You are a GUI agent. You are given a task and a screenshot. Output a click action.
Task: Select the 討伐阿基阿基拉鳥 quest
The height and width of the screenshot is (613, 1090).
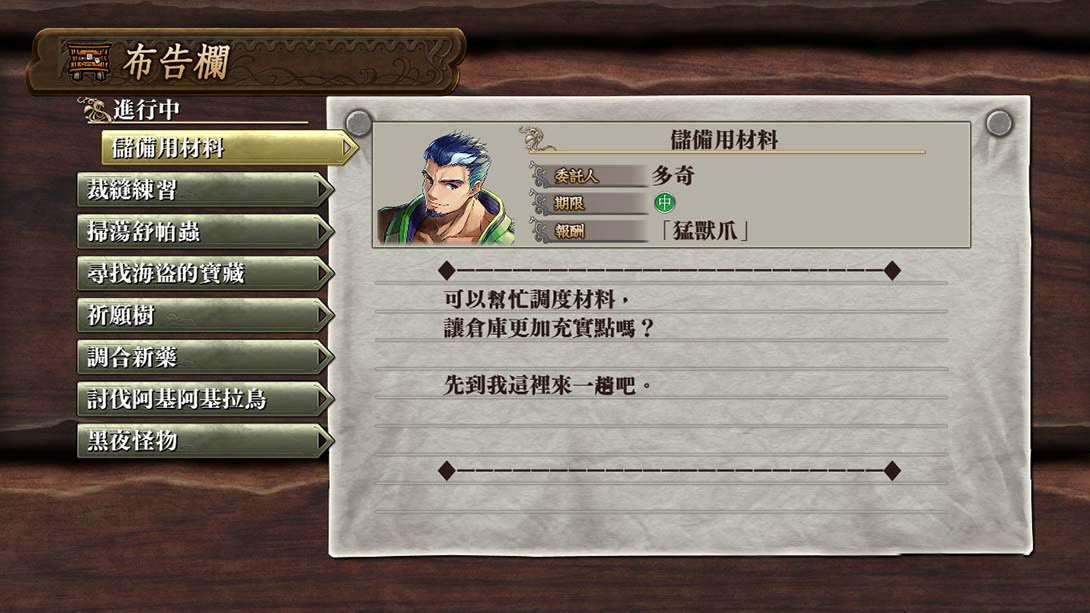pos(205,399)
